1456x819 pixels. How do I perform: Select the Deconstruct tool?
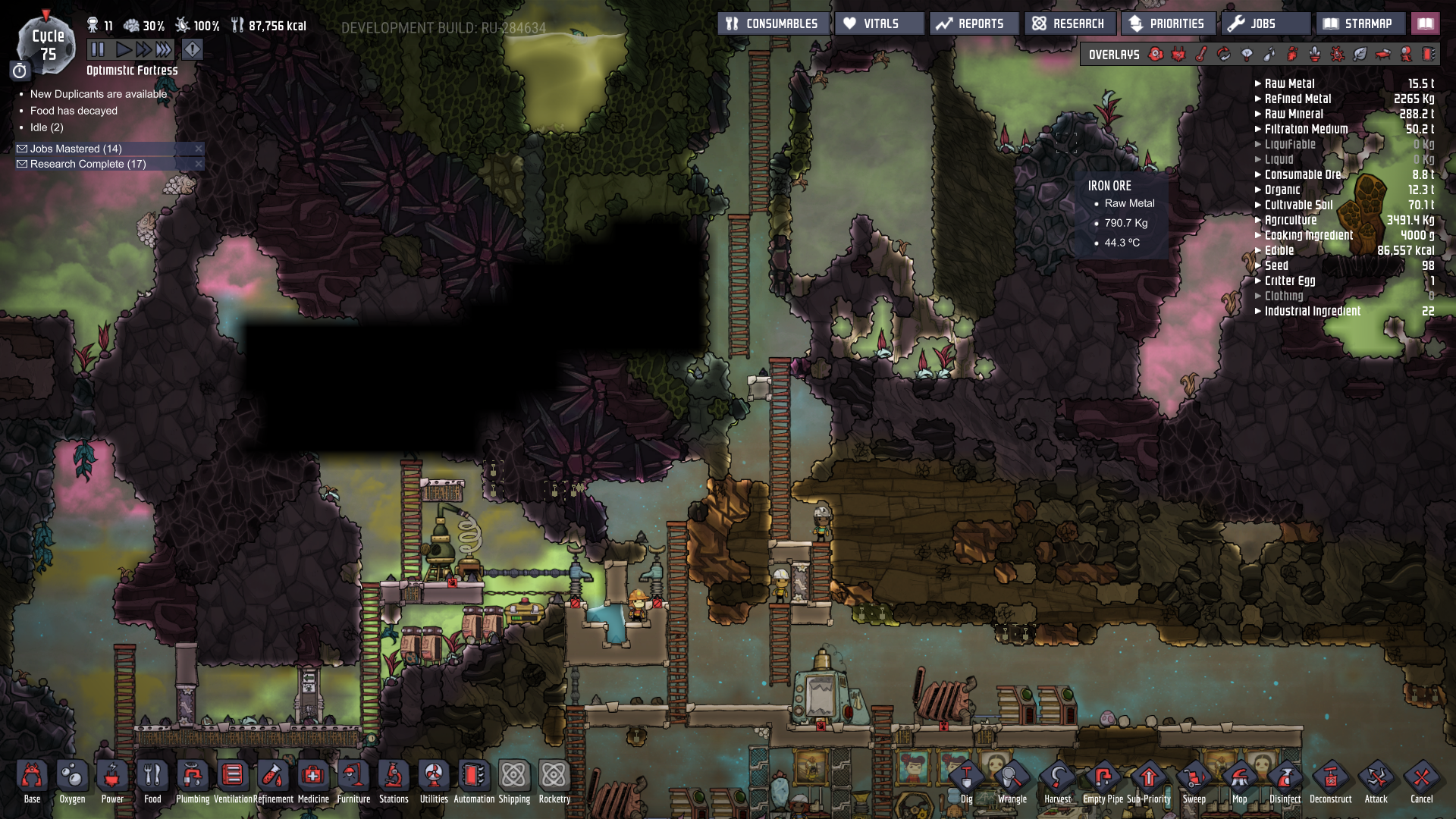point(1330,781)
